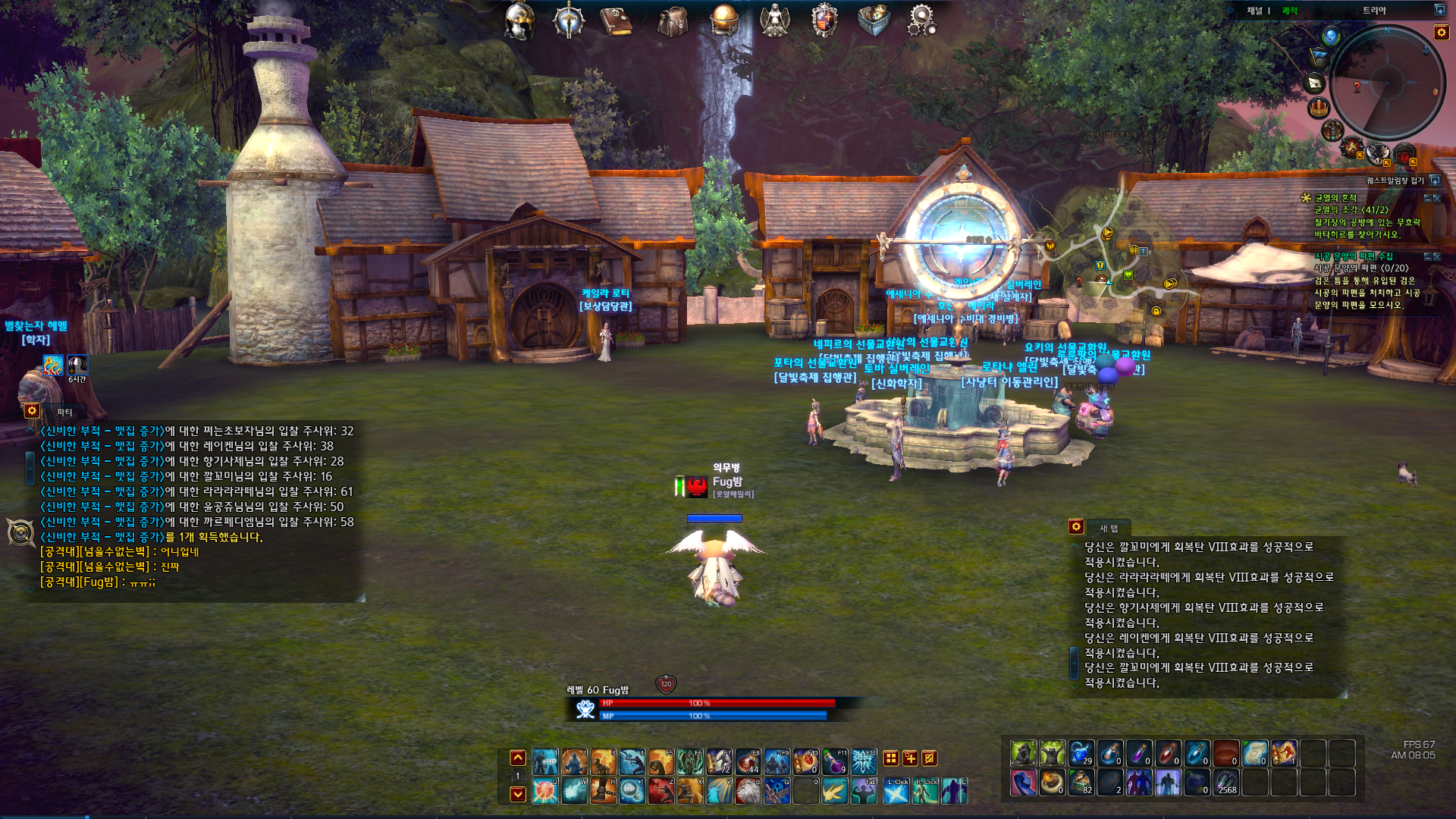
Task: Open minimap settings gear button
Action: pos(1442,32)
